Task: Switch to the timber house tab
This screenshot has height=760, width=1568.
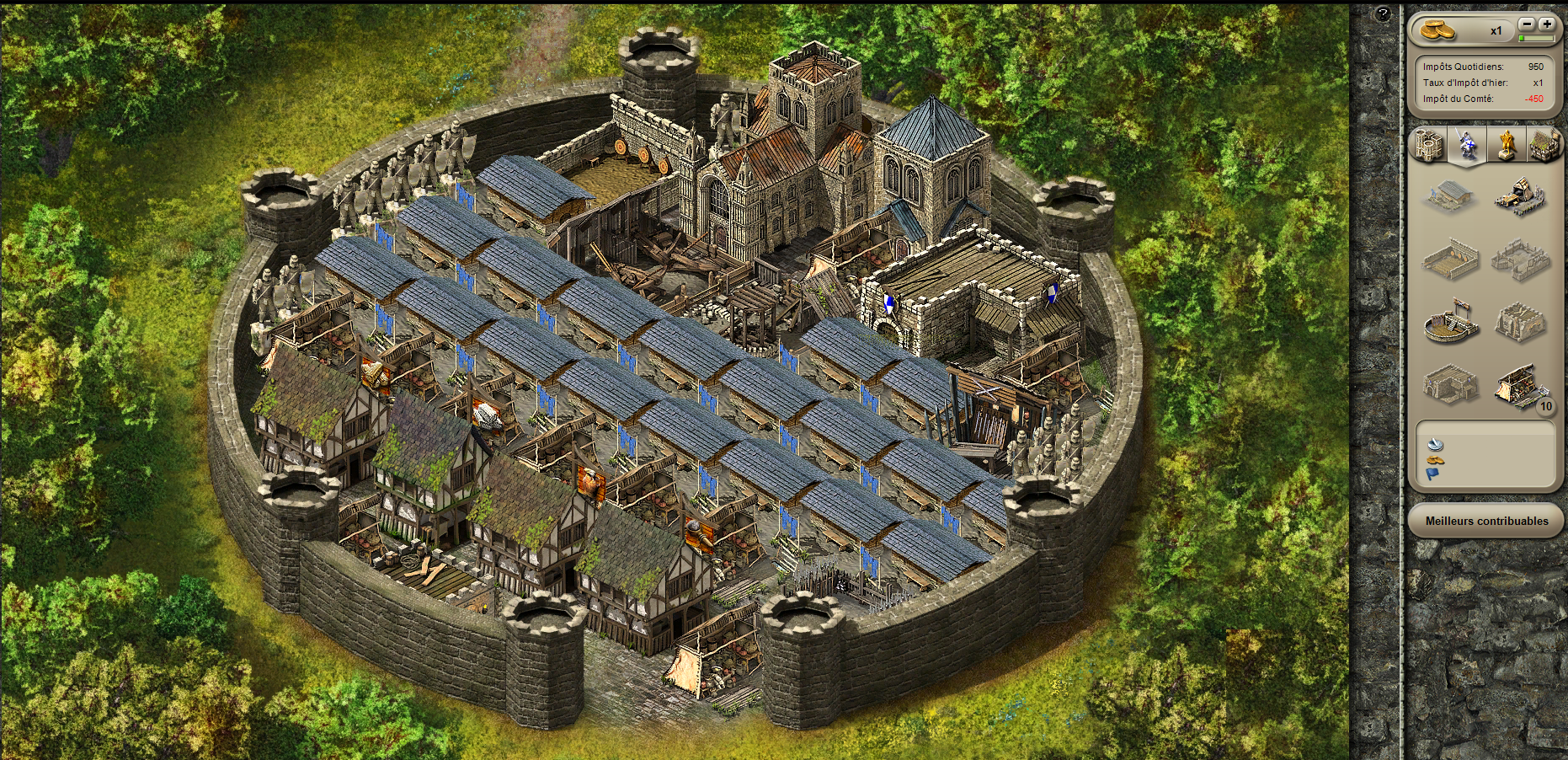Action: pyautogui.click(x=1544, y=145)
